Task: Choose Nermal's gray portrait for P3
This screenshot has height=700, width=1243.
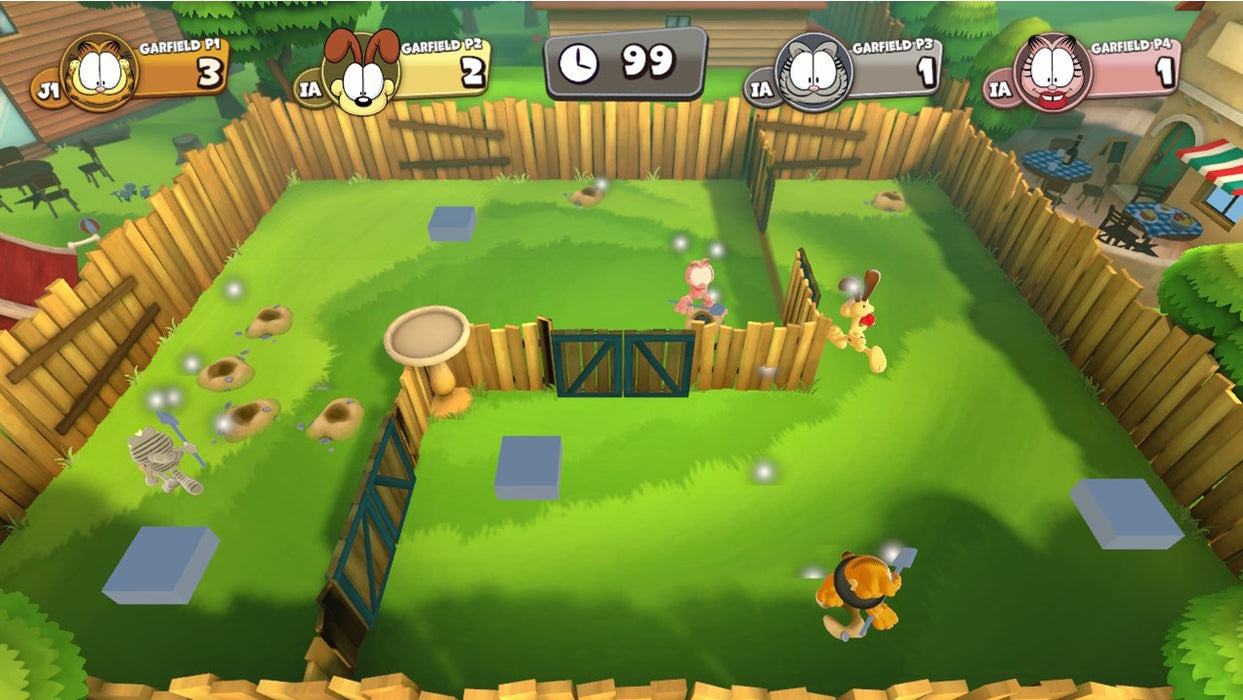Action: coord(813,72)
